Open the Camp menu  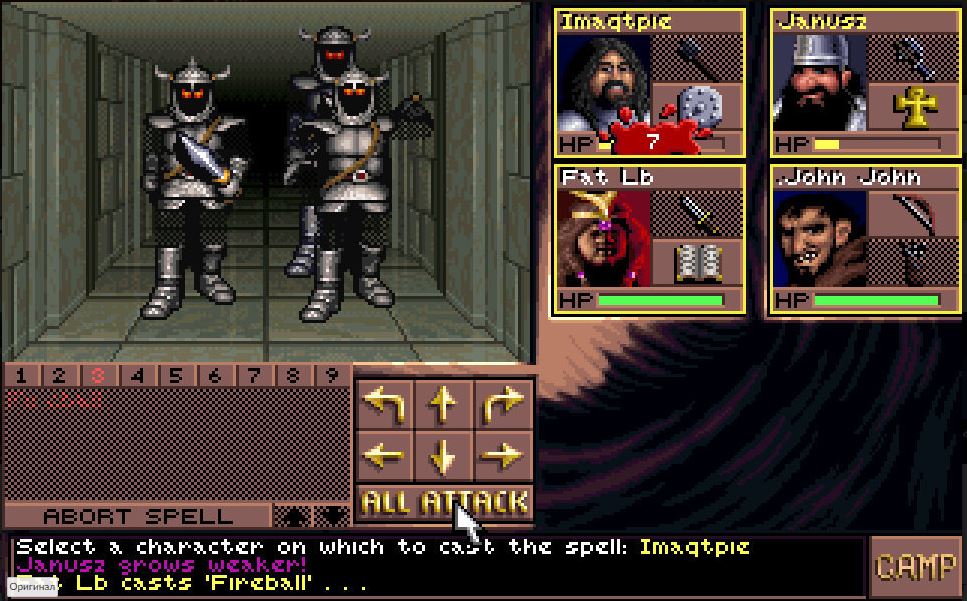916,566
